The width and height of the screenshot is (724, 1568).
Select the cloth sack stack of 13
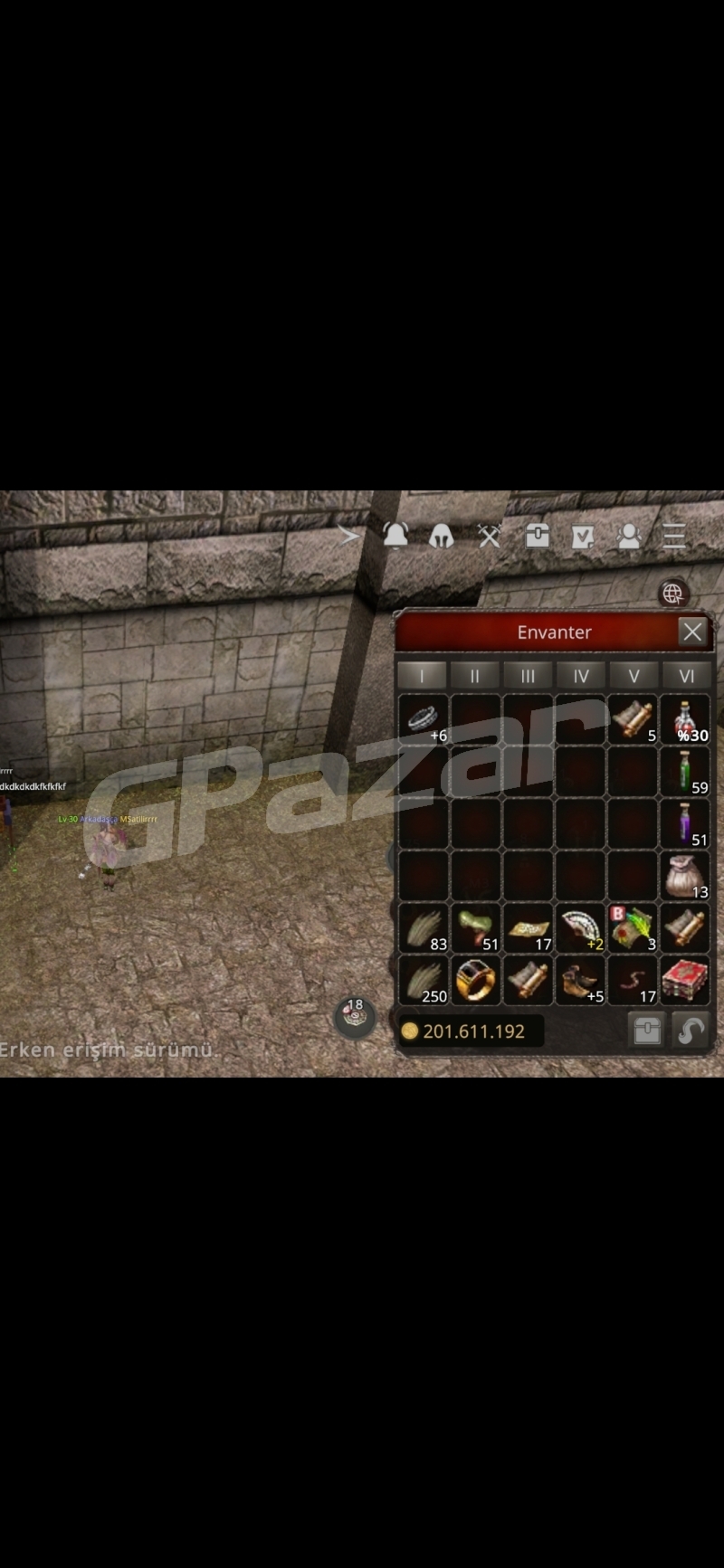pyautogui.click(x=685, y=876)
